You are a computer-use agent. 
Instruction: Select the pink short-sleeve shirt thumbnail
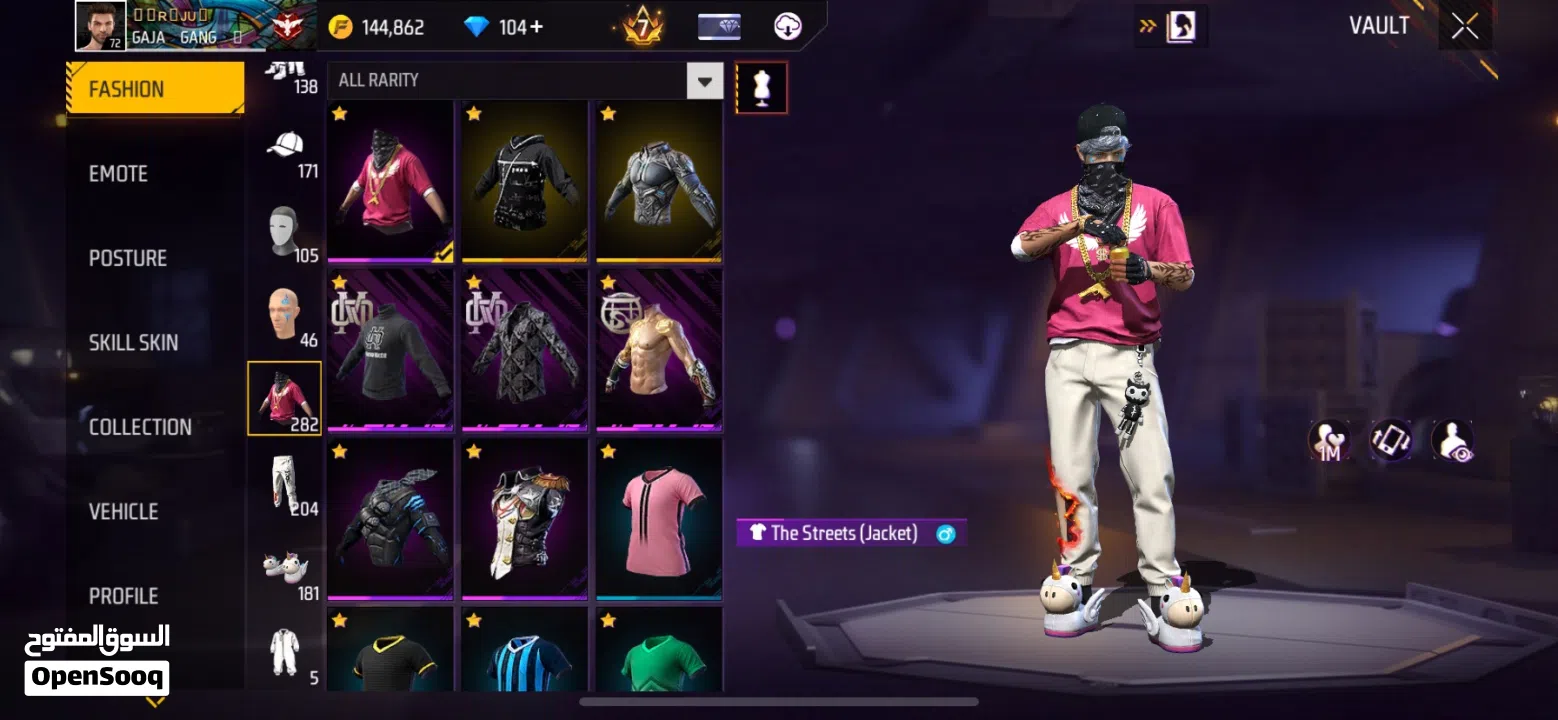pos(658,519)
